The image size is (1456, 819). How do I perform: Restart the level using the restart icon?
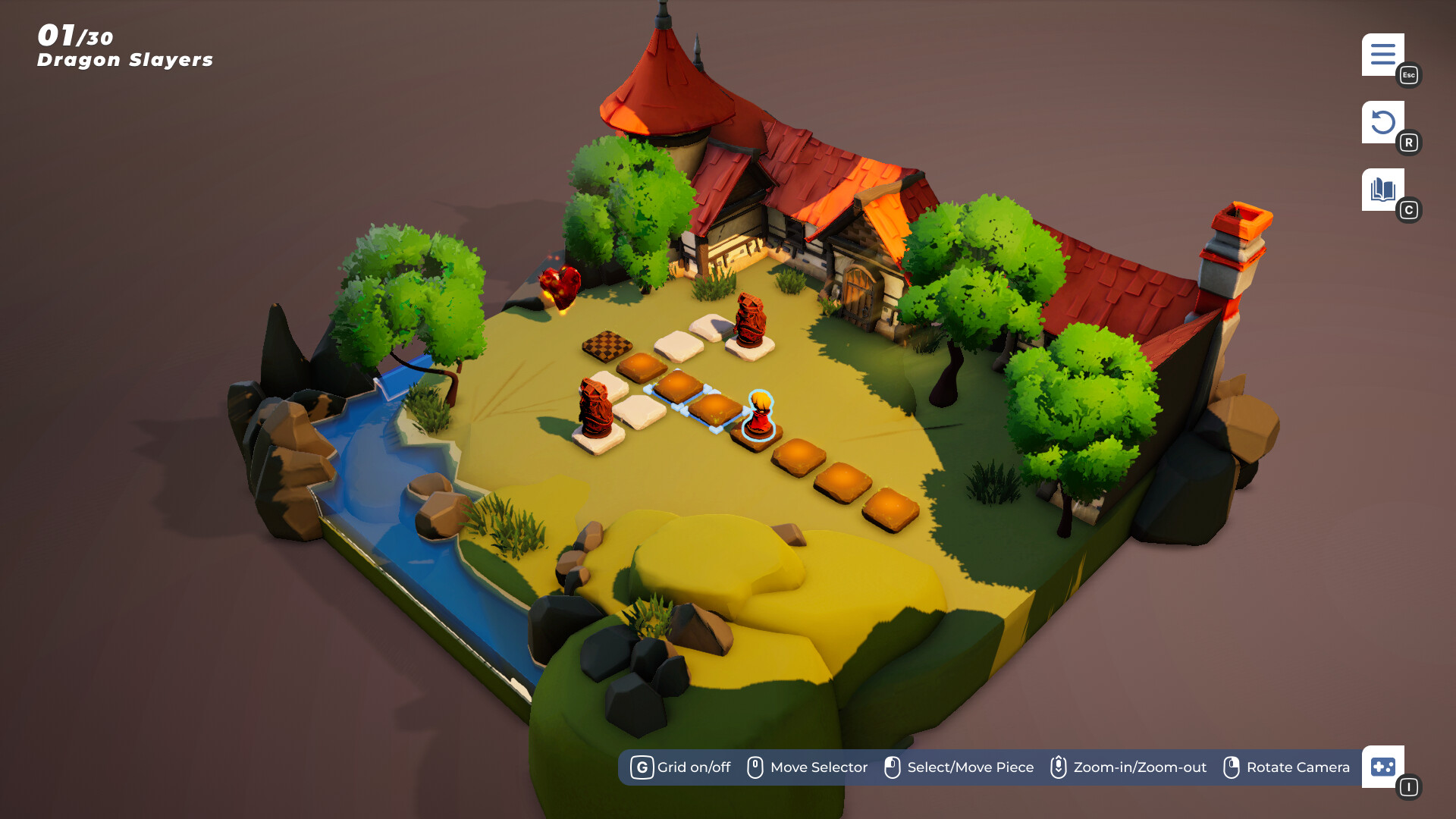click(1382, 121)
